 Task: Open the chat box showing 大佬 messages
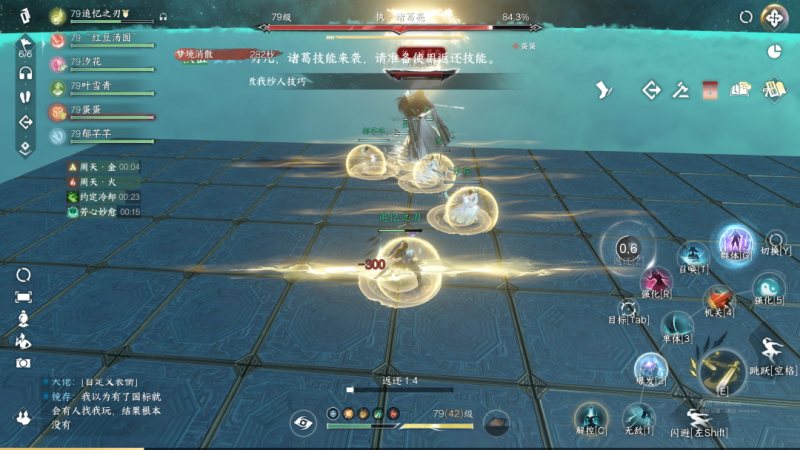point(100,403)
